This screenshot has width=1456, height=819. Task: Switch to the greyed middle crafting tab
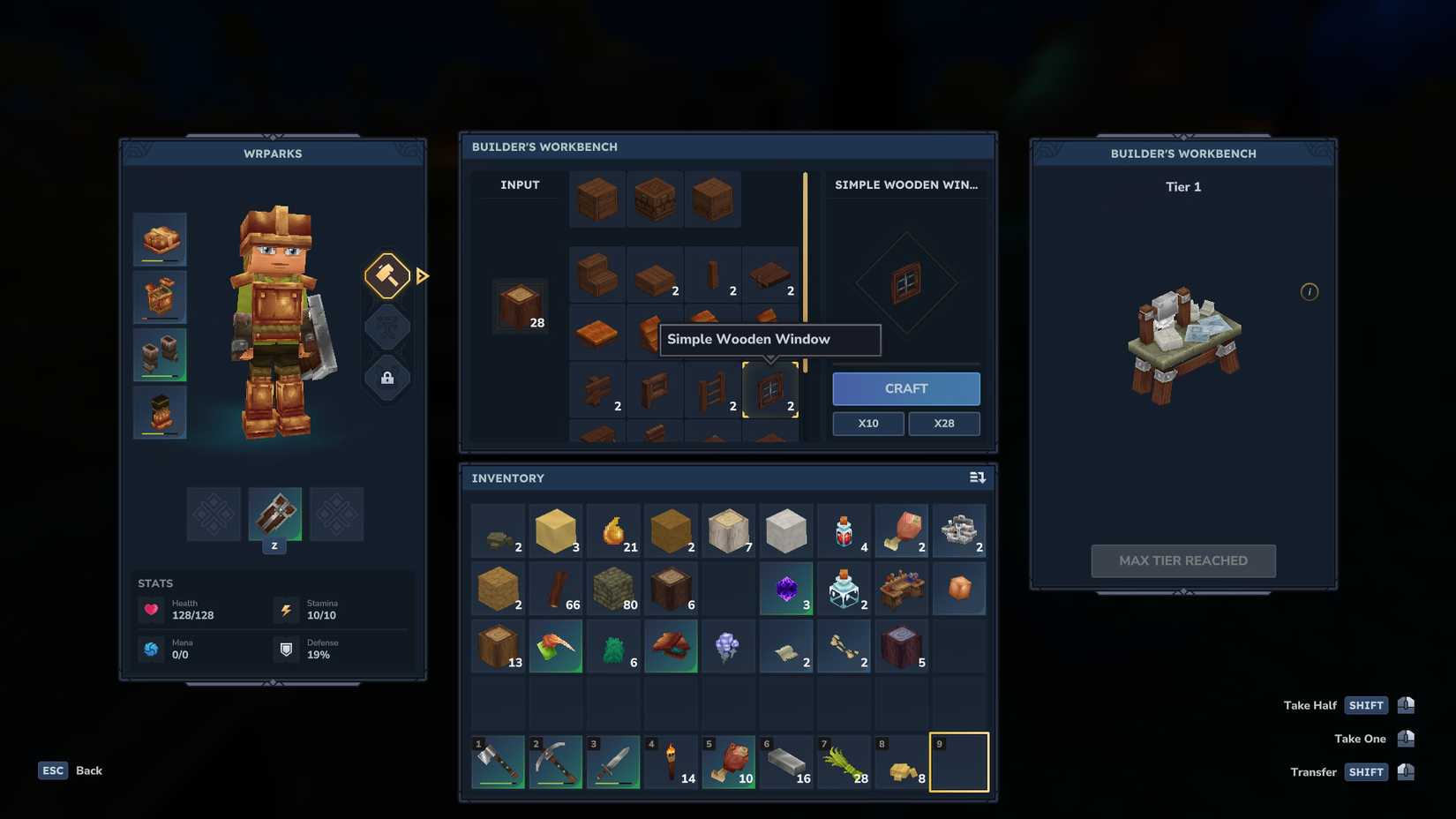click(387, 327)
